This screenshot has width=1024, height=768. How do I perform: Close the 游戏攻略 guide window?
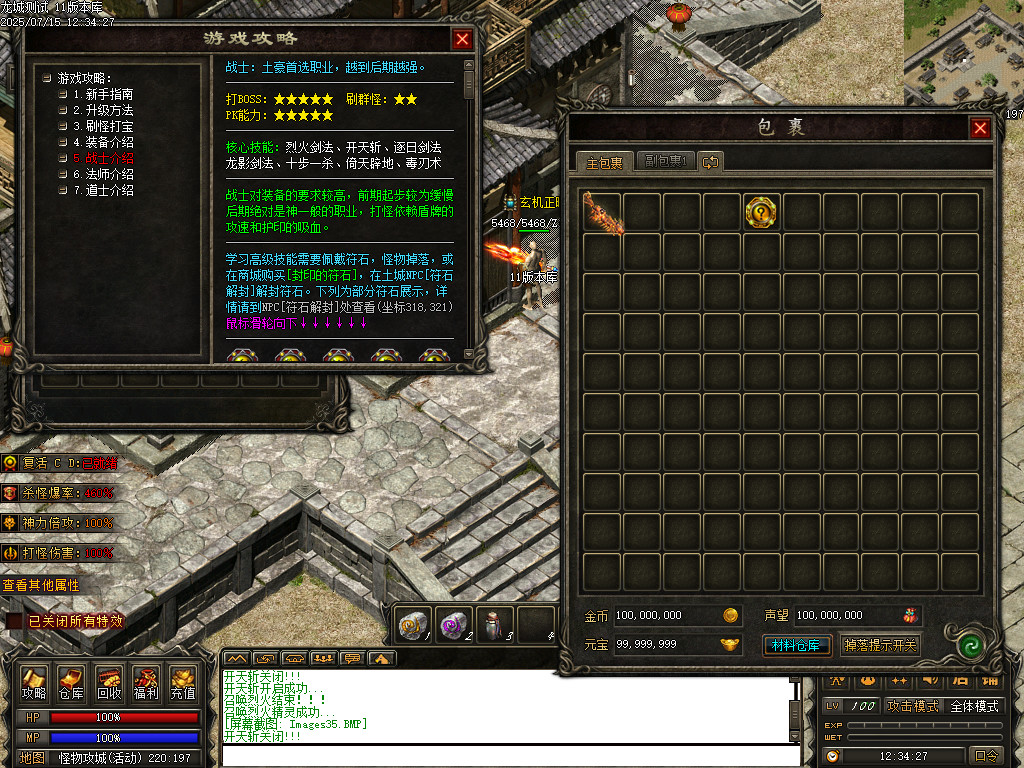click(461, 39)
